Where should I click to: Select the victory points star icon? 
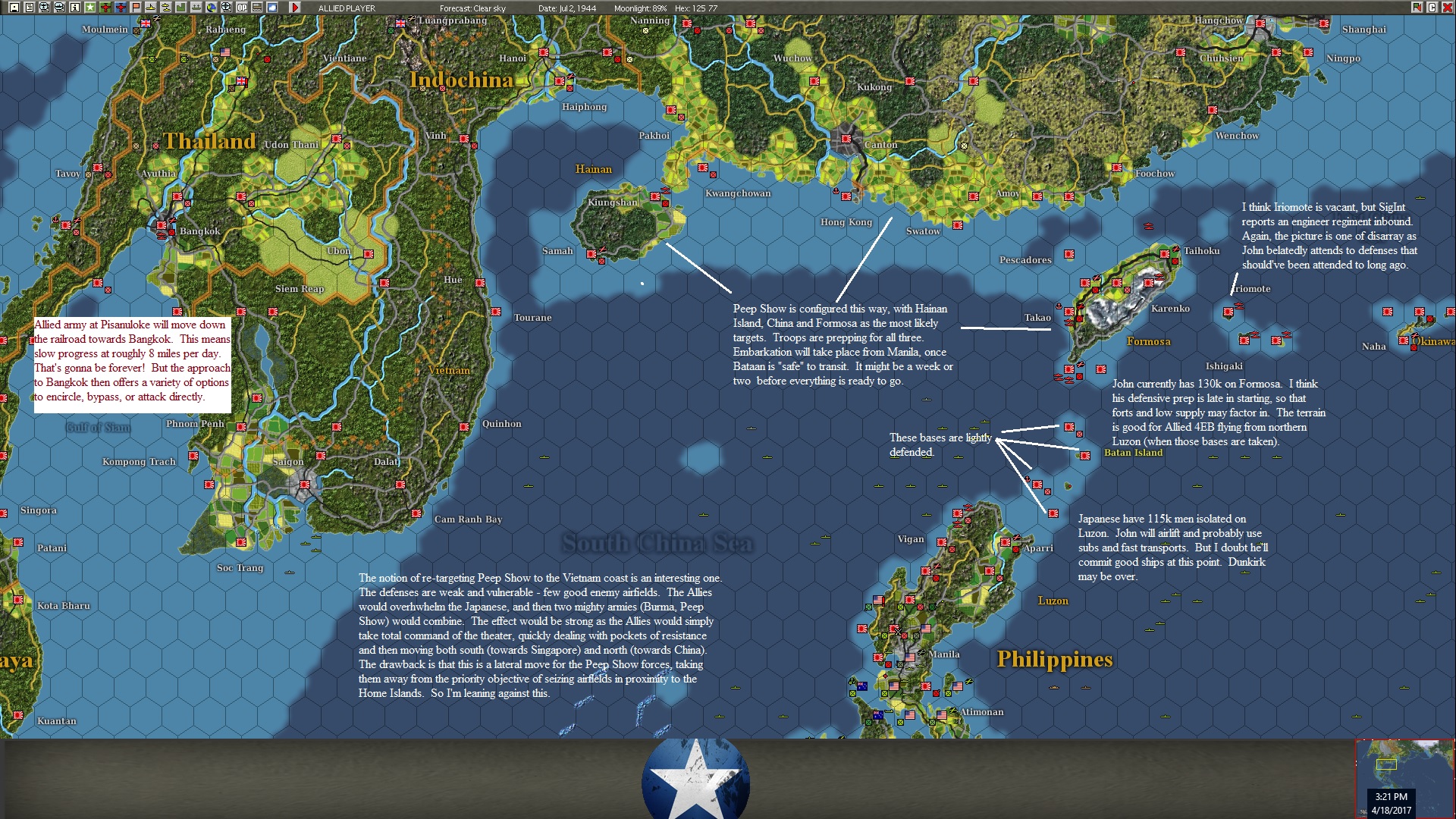89,8
